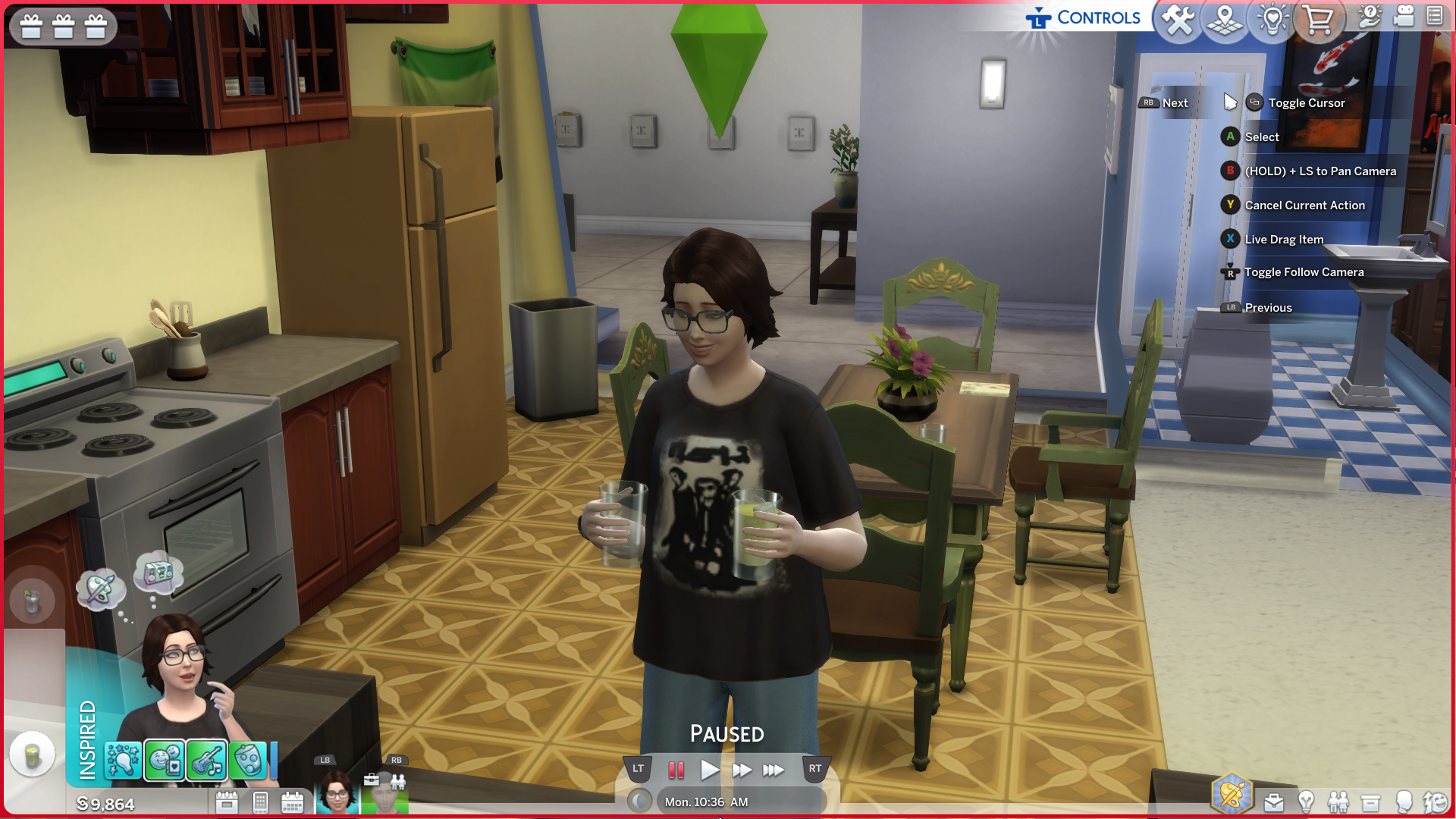Open Build Mode with the hammer-and-wrench icon

(1179, 19)
